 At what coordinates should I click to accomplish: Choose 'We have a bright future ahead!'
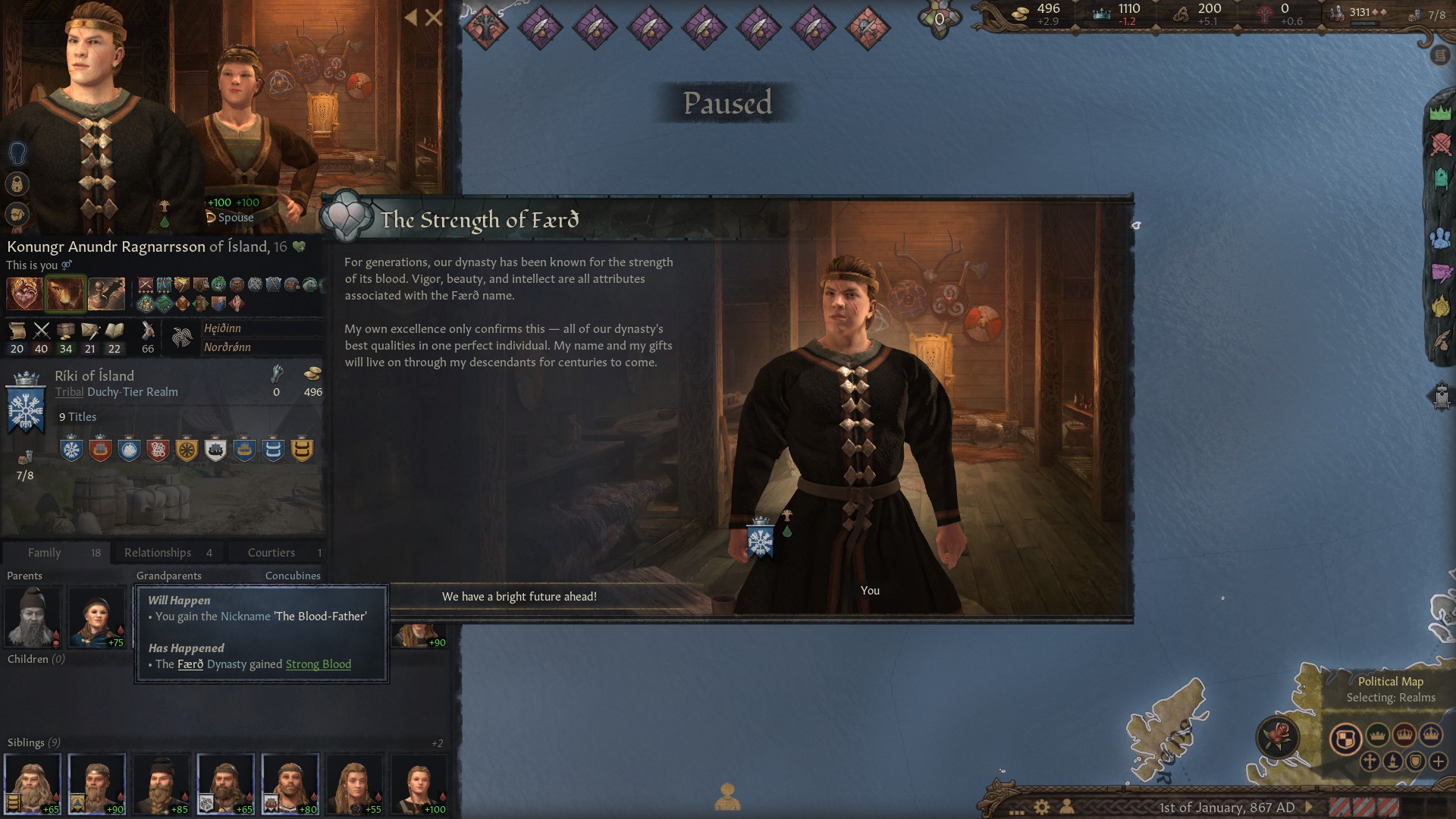point(520,597)
